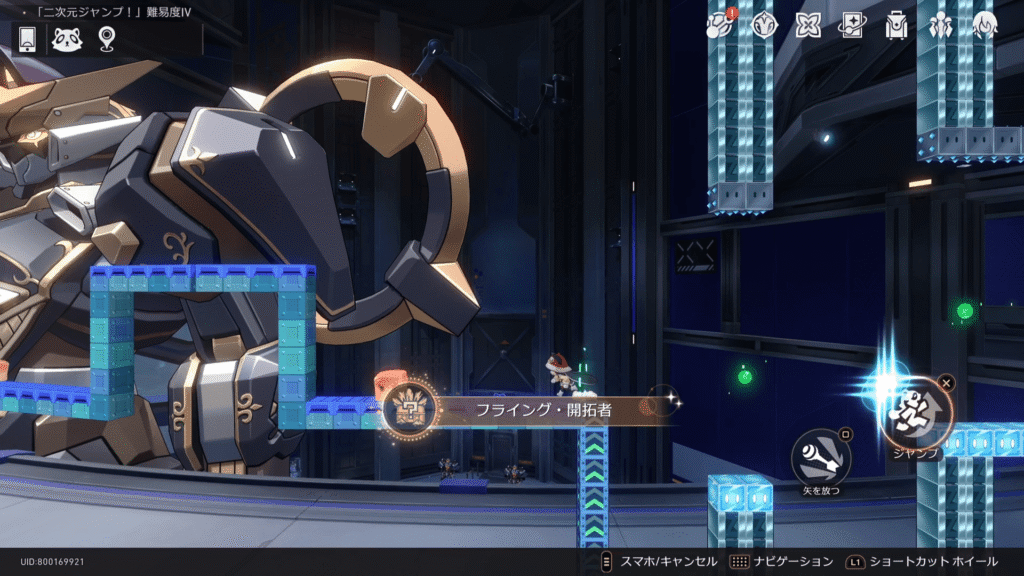Open the three-figure team icon
The image size is (1024, 576).
tap(941, 25)
